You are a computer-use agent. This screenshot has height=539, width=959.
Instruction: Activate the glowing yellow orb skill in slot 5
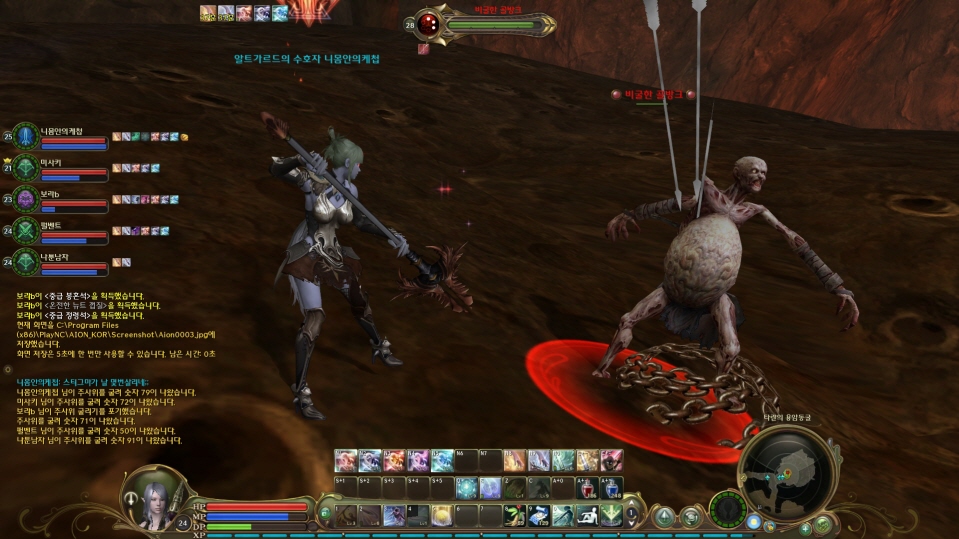[x=443, y=515]
